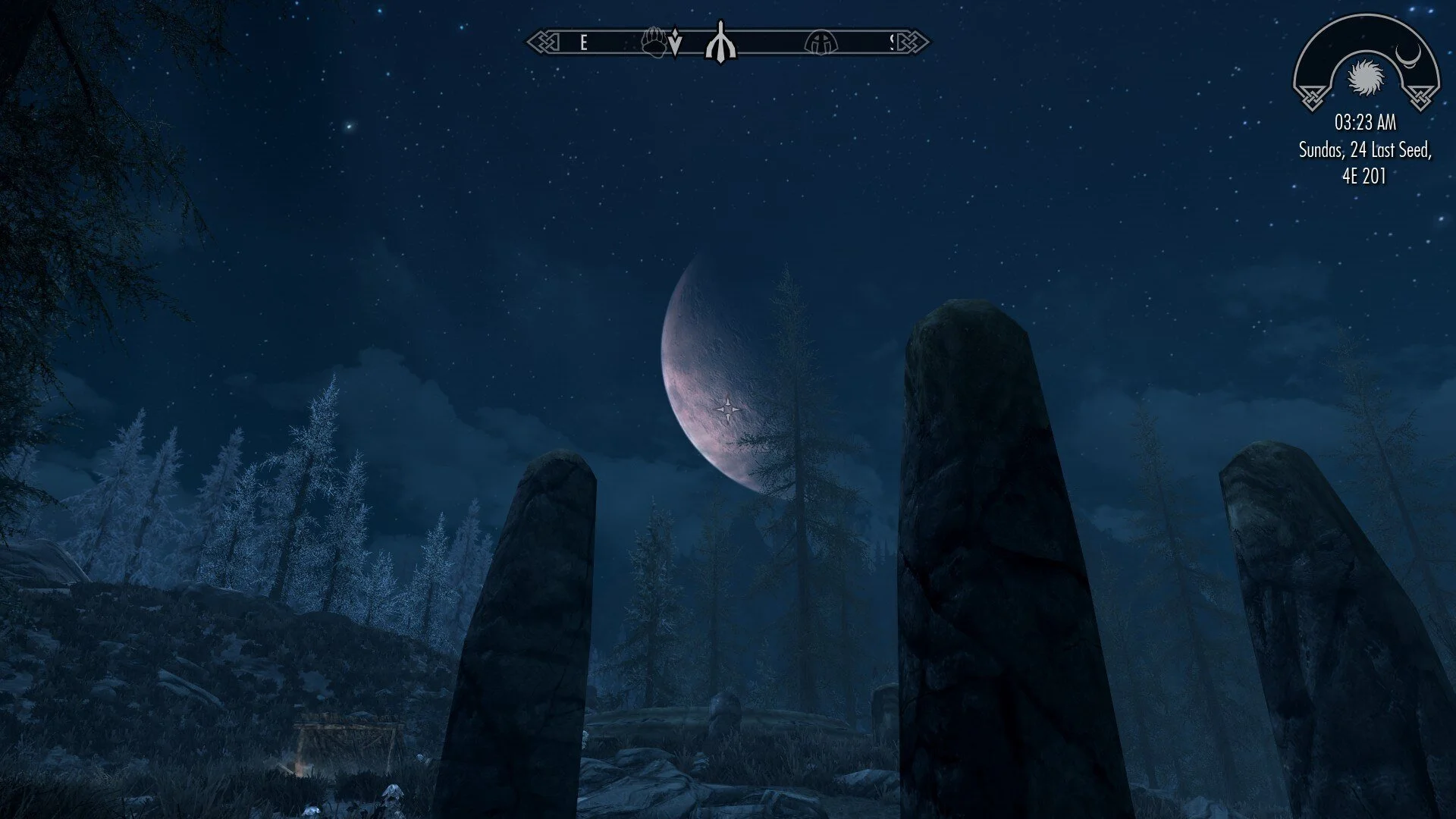The width and height of the screenshot is (1456, 819).
Task: Select the dome-shaped location marker on compass
Action: click(x=819, y=42)
